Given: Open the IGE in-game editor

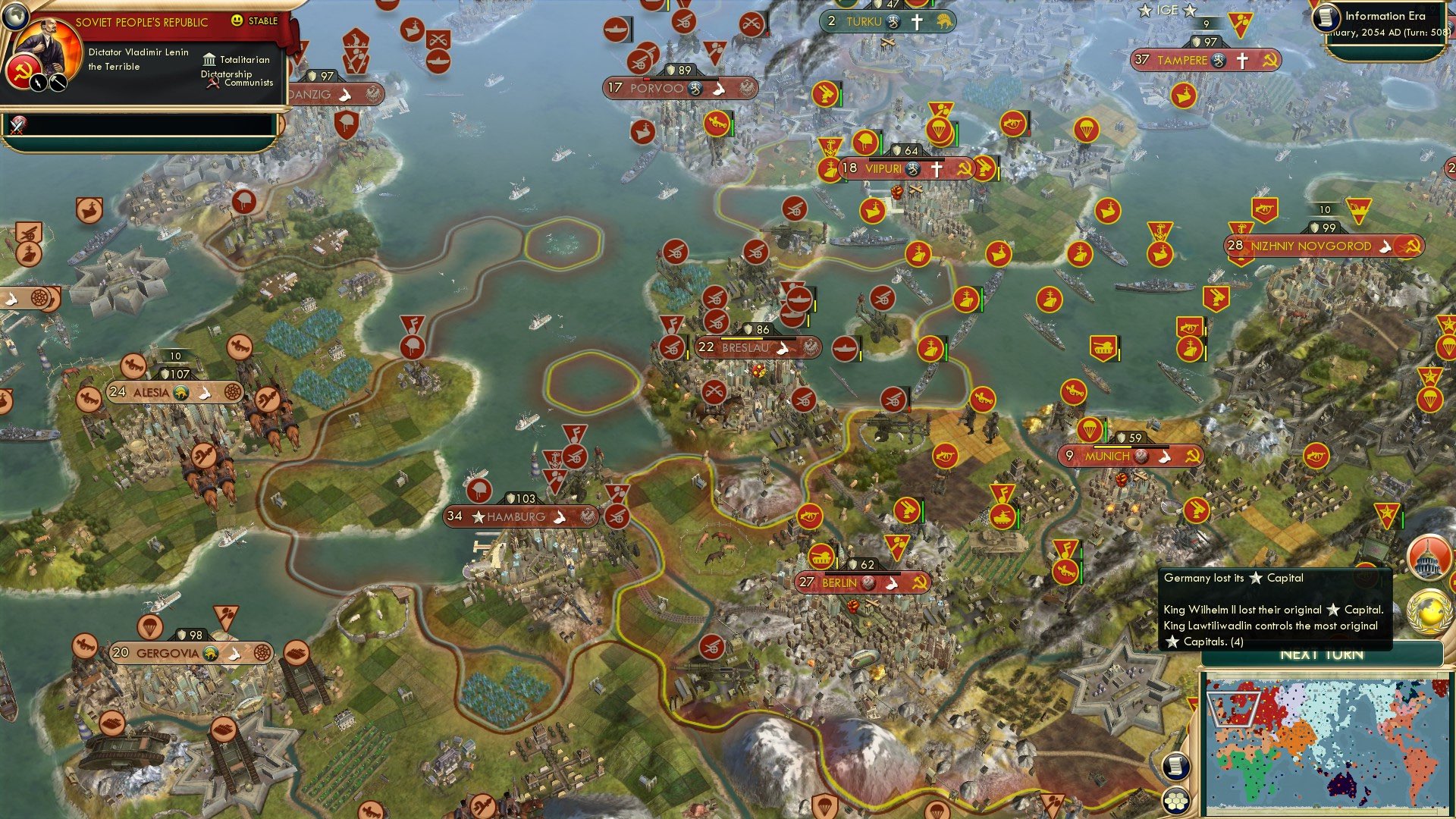Looking at the screenshot, I should 1167,11.
